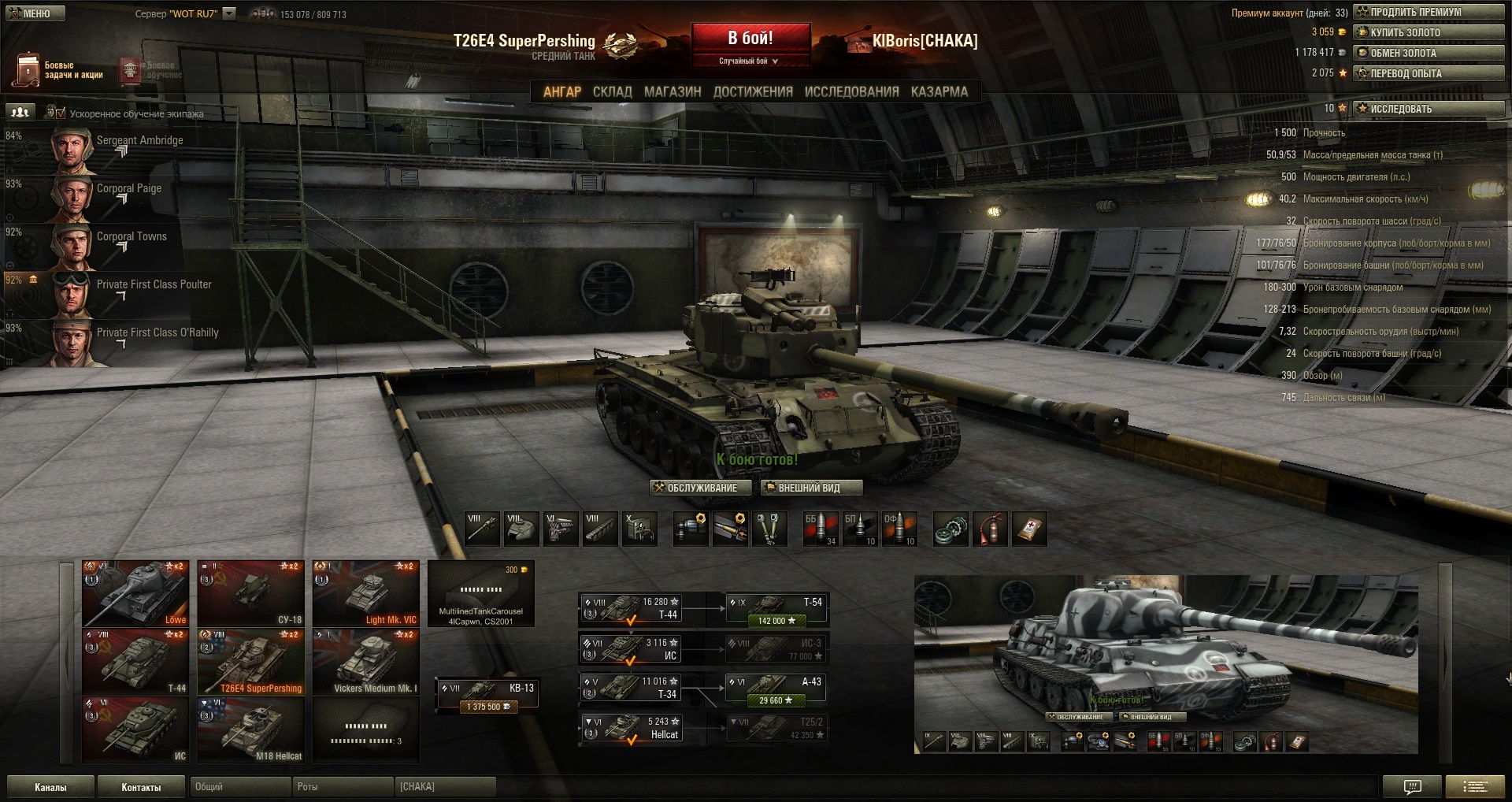The height and width of the screenshot is (802, 1512).
Task: Open the server selection dropdown
Action: 229,13
